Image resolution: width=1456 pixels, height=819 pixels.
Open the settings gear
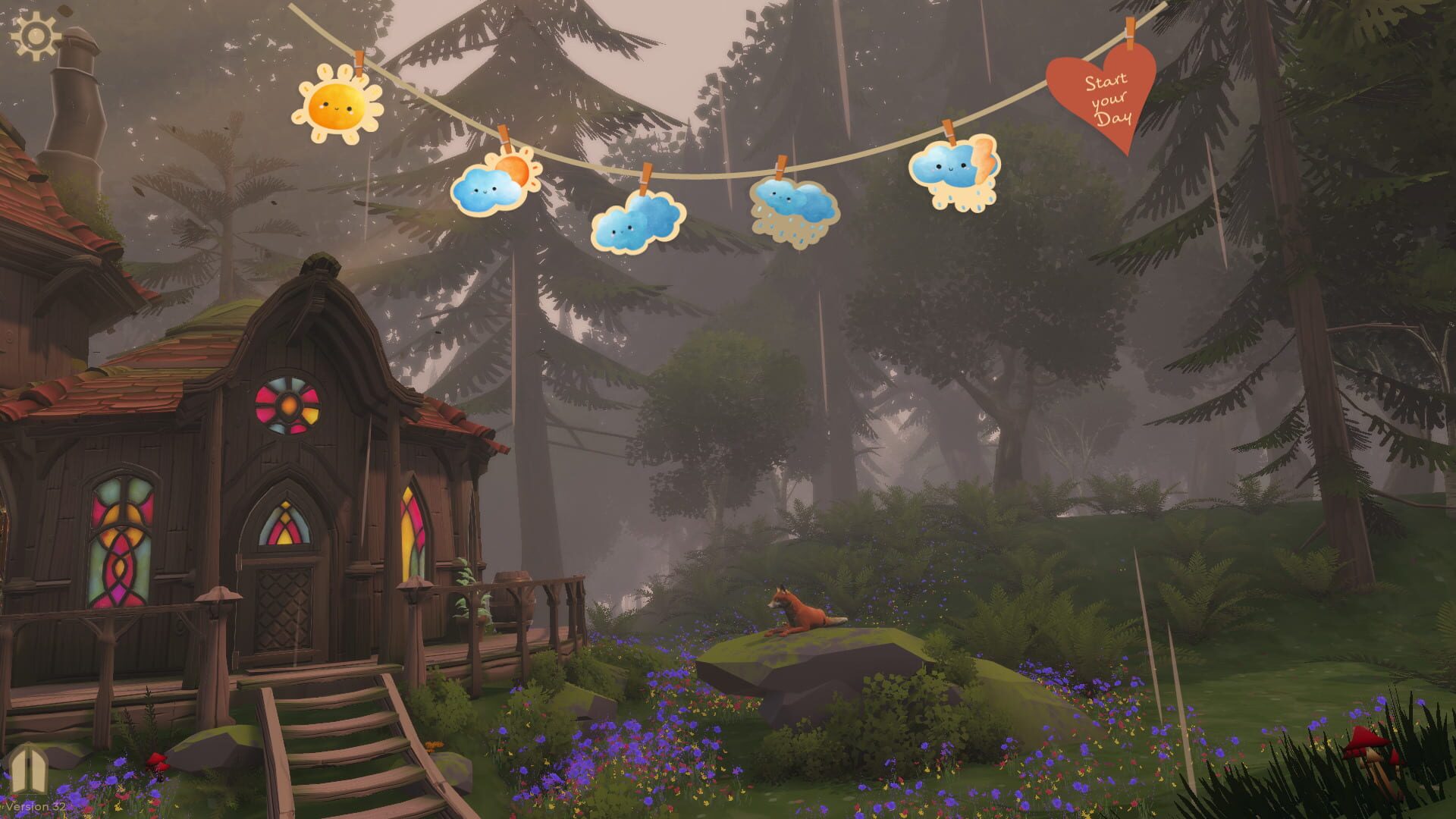pyautogui.click(x=34, y=34)
